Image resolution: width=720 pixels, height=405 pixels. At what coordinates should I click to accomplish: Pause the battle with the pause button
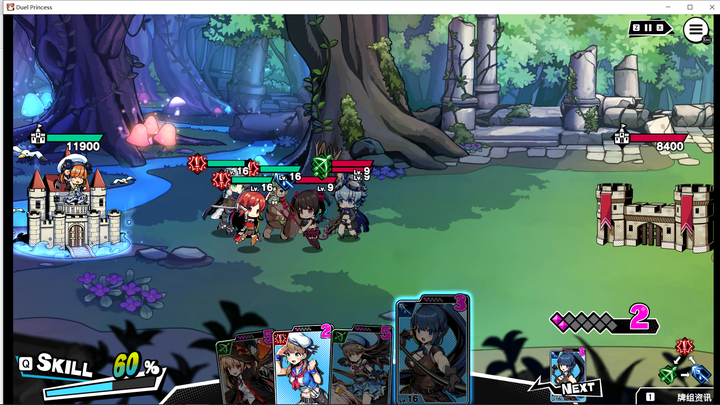pos(647,28)
